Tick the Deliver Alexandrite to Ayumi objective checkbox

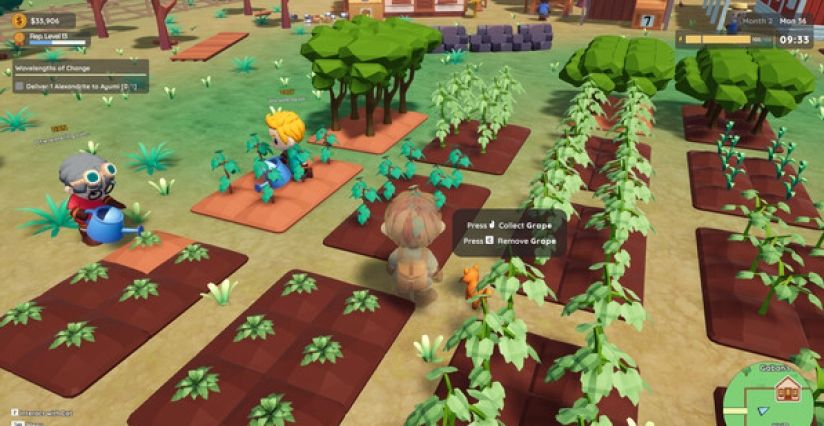click(x=19, y=86)
